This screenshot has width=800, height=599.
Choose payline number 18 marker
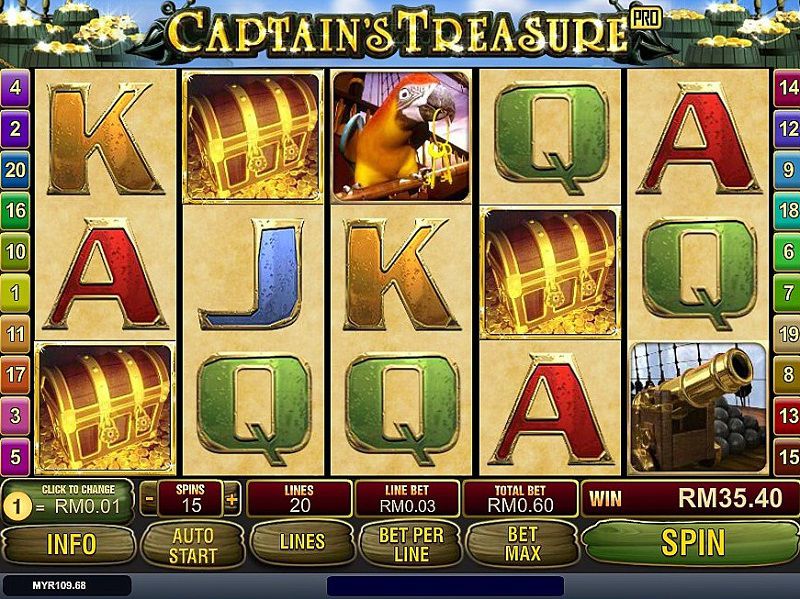[x=786, y=210]
